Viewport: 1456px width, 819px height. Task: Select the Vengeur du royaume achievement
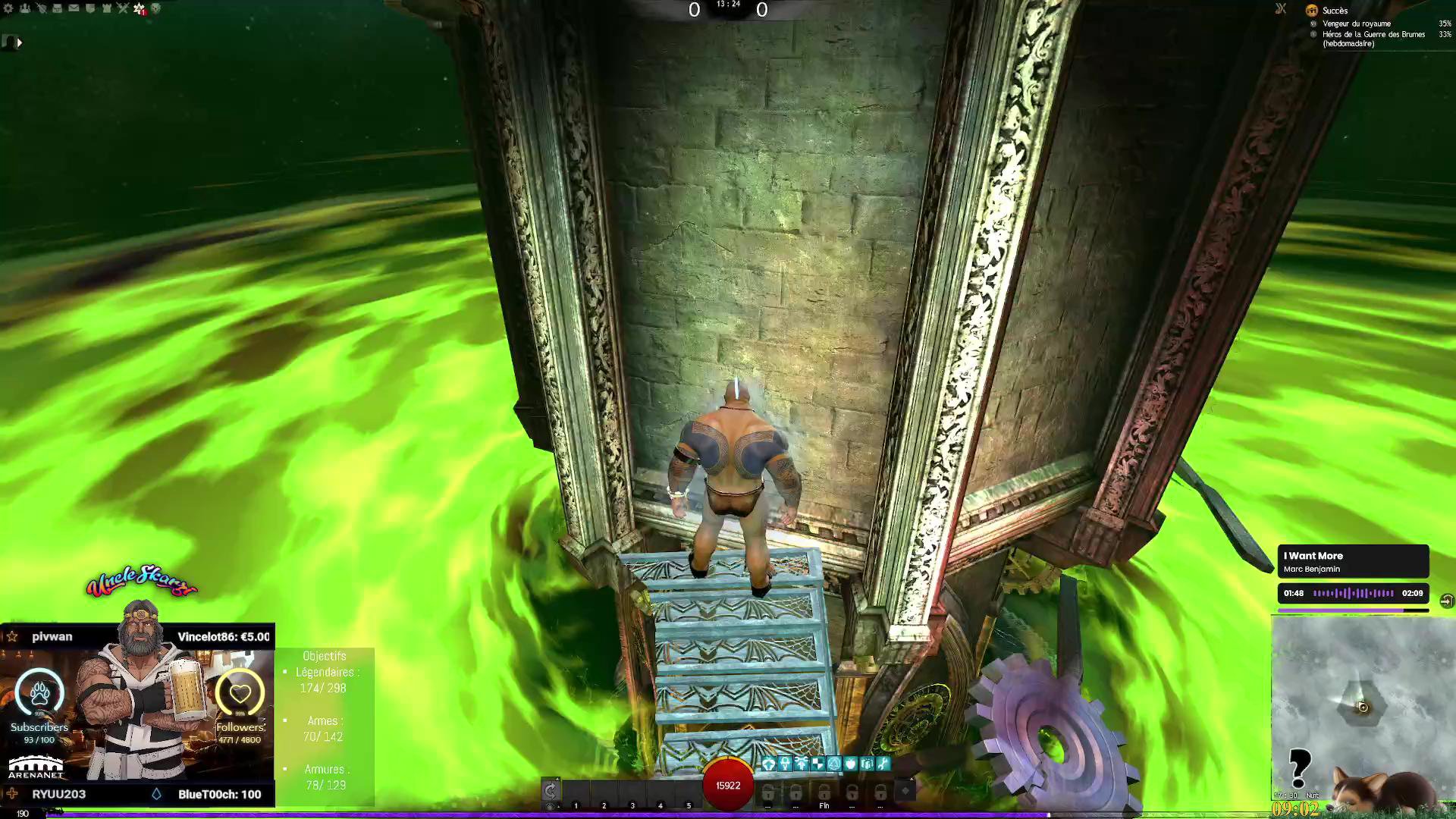point(1356,24)
